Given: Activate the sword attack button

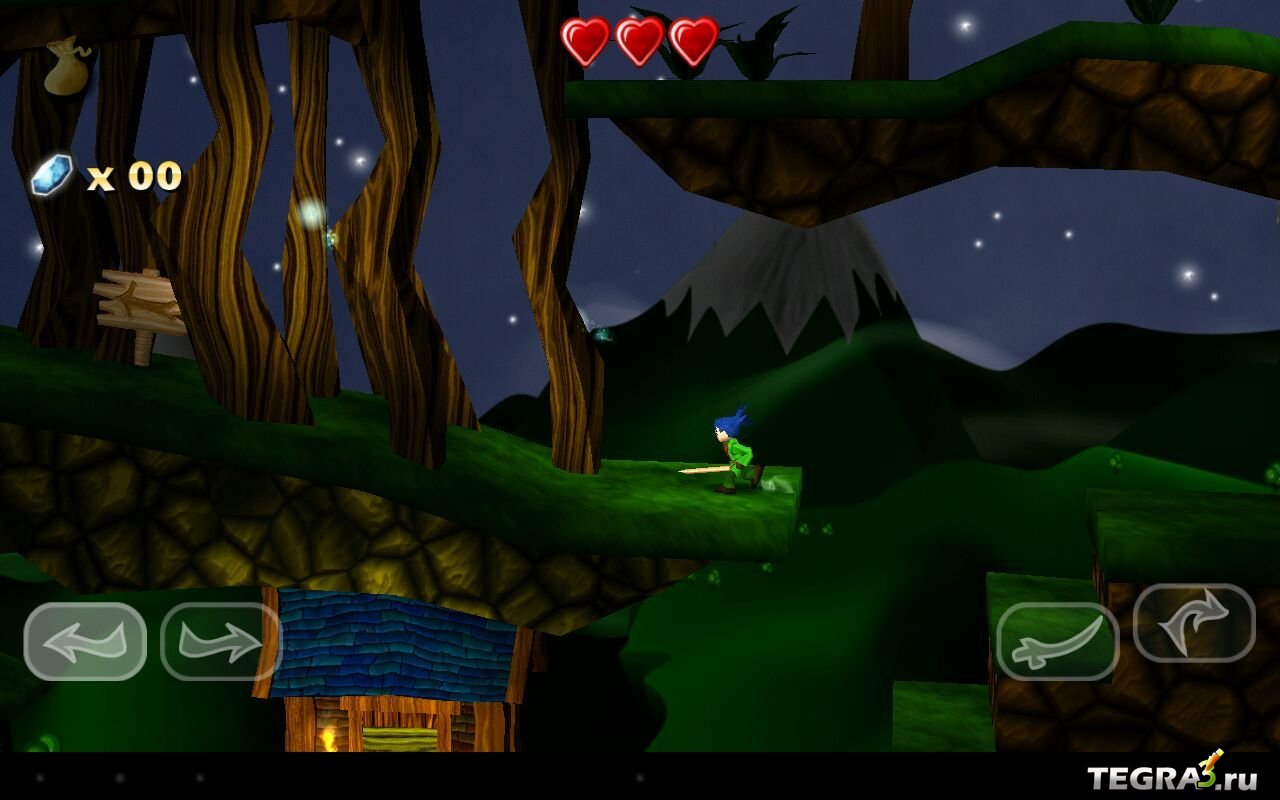Looking at the screenshot, I should [1057, 641].
